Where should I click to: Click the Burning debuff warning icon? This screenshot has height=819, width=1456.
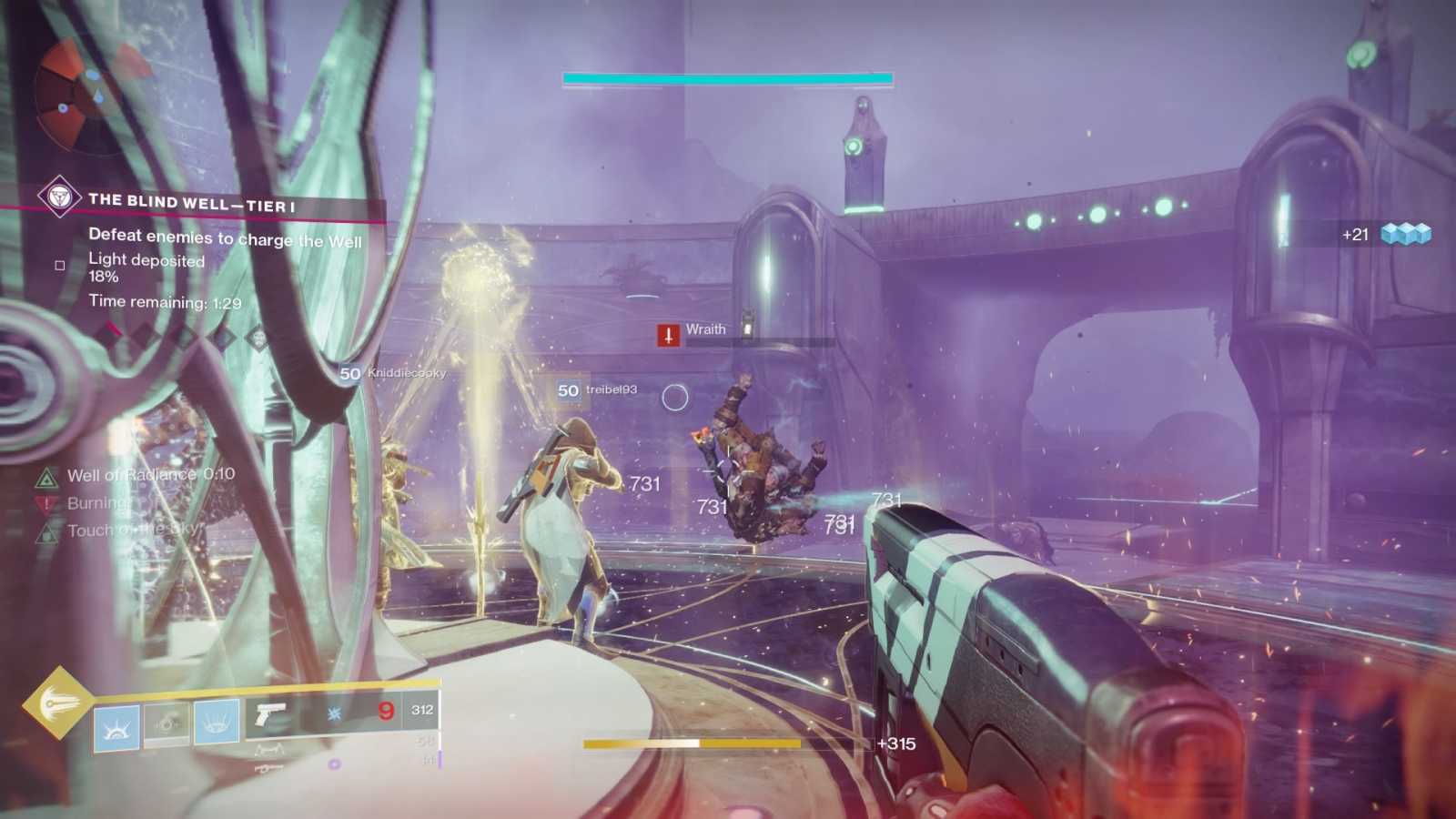tap(46, 504)
